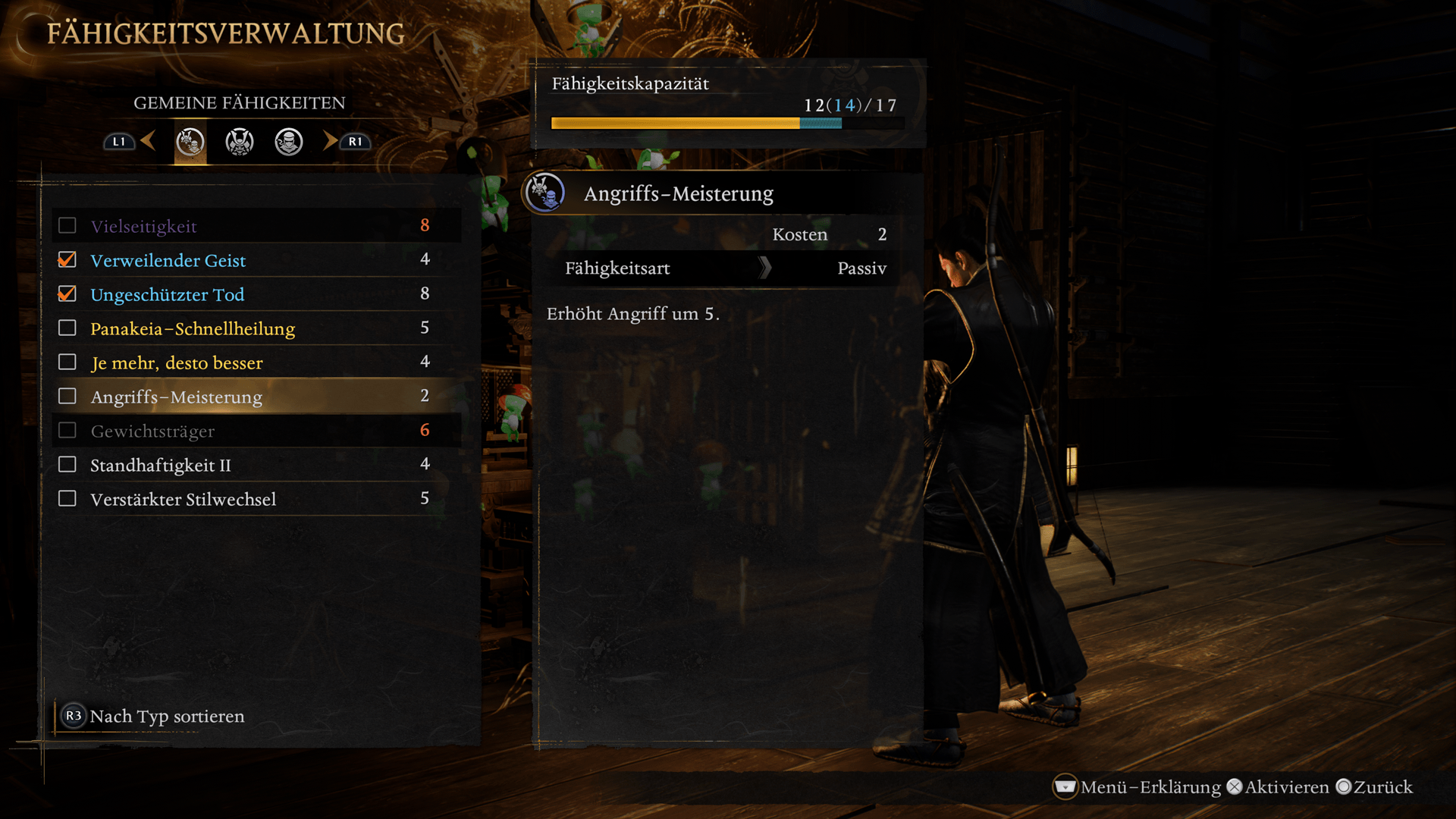Select Verstärkter Stilwechsel in the list
Viewport: 1456px width, 819px height.
(x=256, y=499)
